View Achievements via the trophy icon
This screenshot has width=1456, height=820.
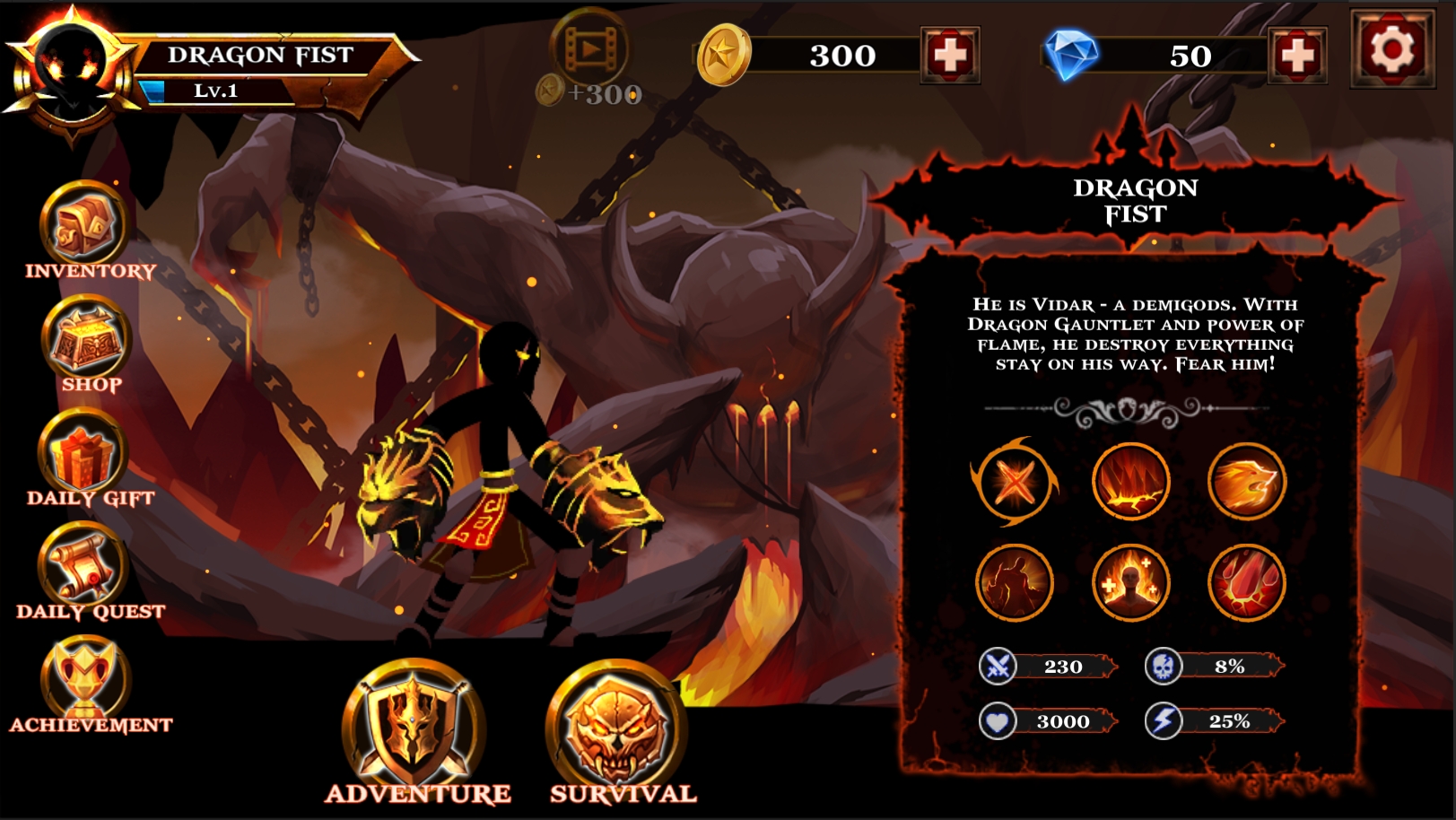85,677
